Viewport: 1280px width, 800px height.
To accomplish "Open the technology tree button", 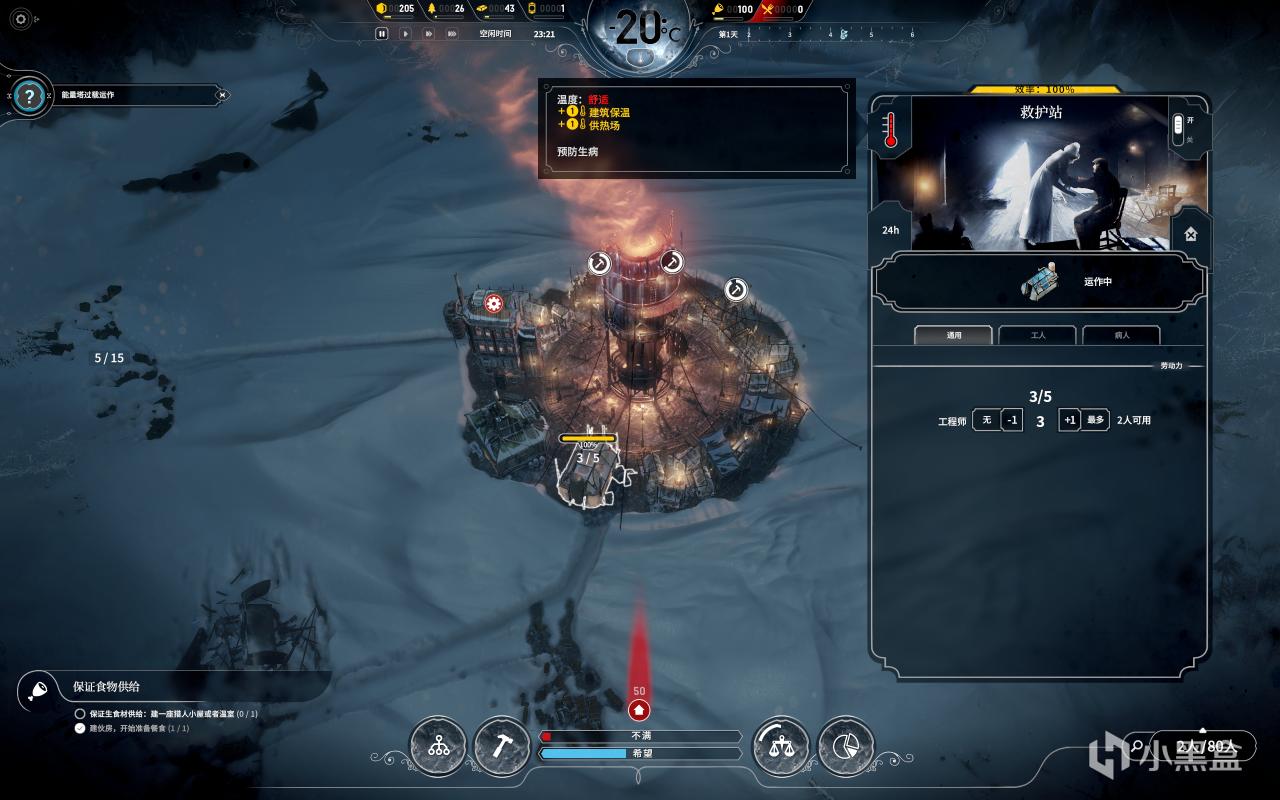I will click(438, 746).
